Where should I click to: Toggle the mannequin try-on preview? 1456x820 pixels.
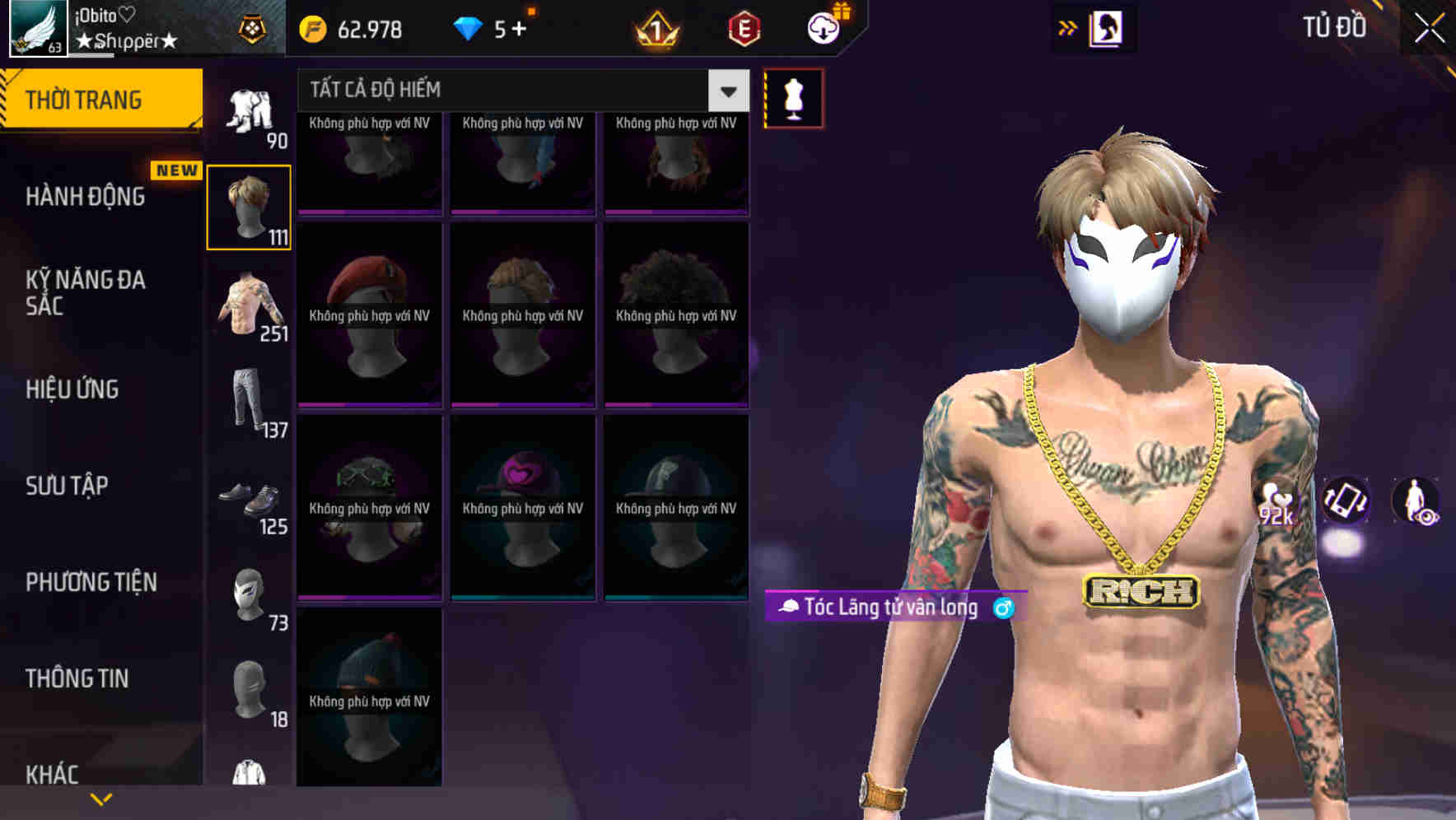(x=793, y=97)
